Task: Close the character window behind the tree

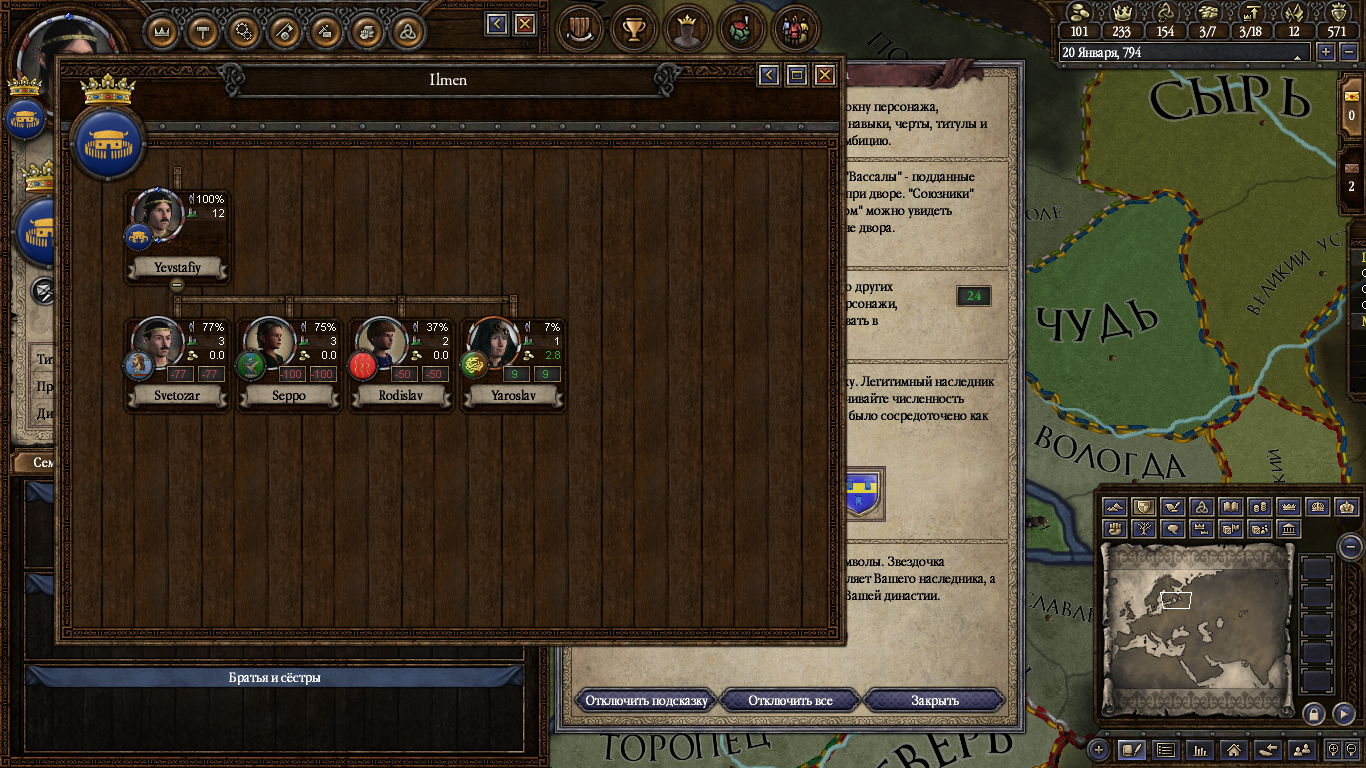Action: 524,24
